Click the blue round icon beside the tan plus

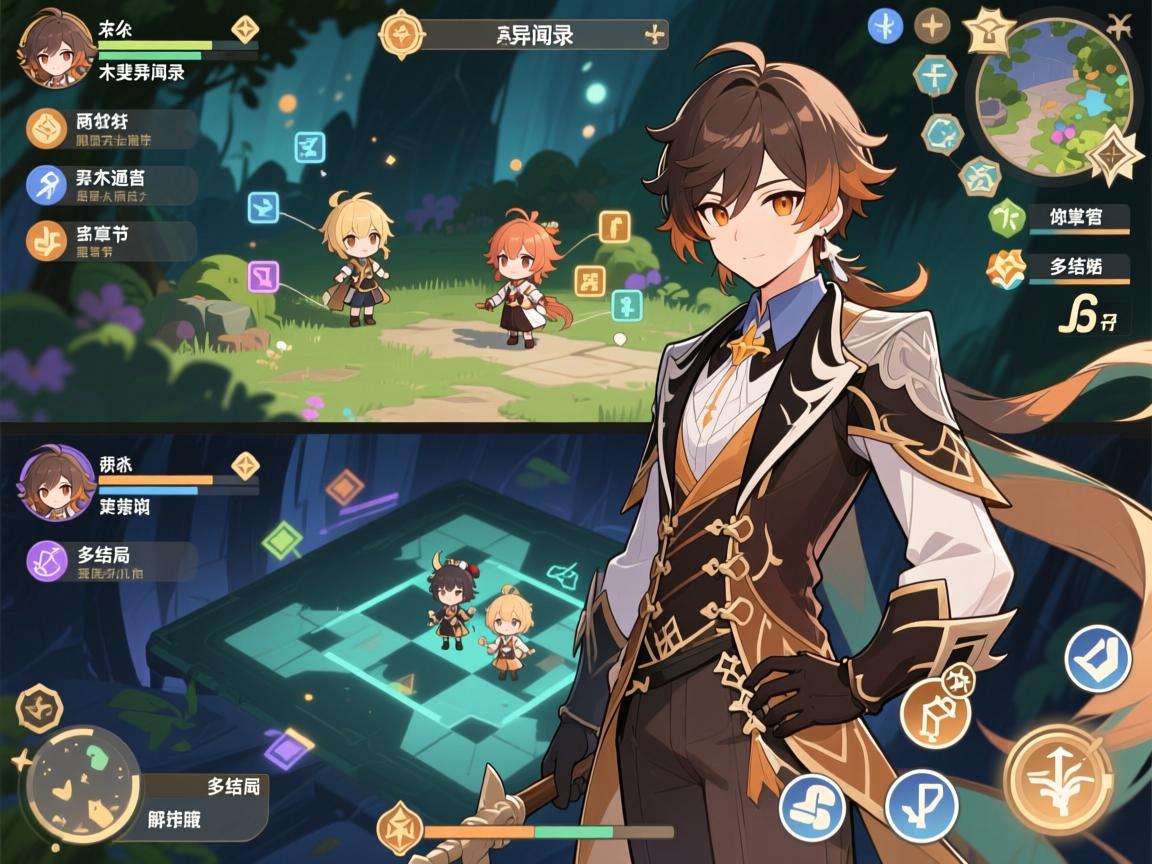point(885,26)
